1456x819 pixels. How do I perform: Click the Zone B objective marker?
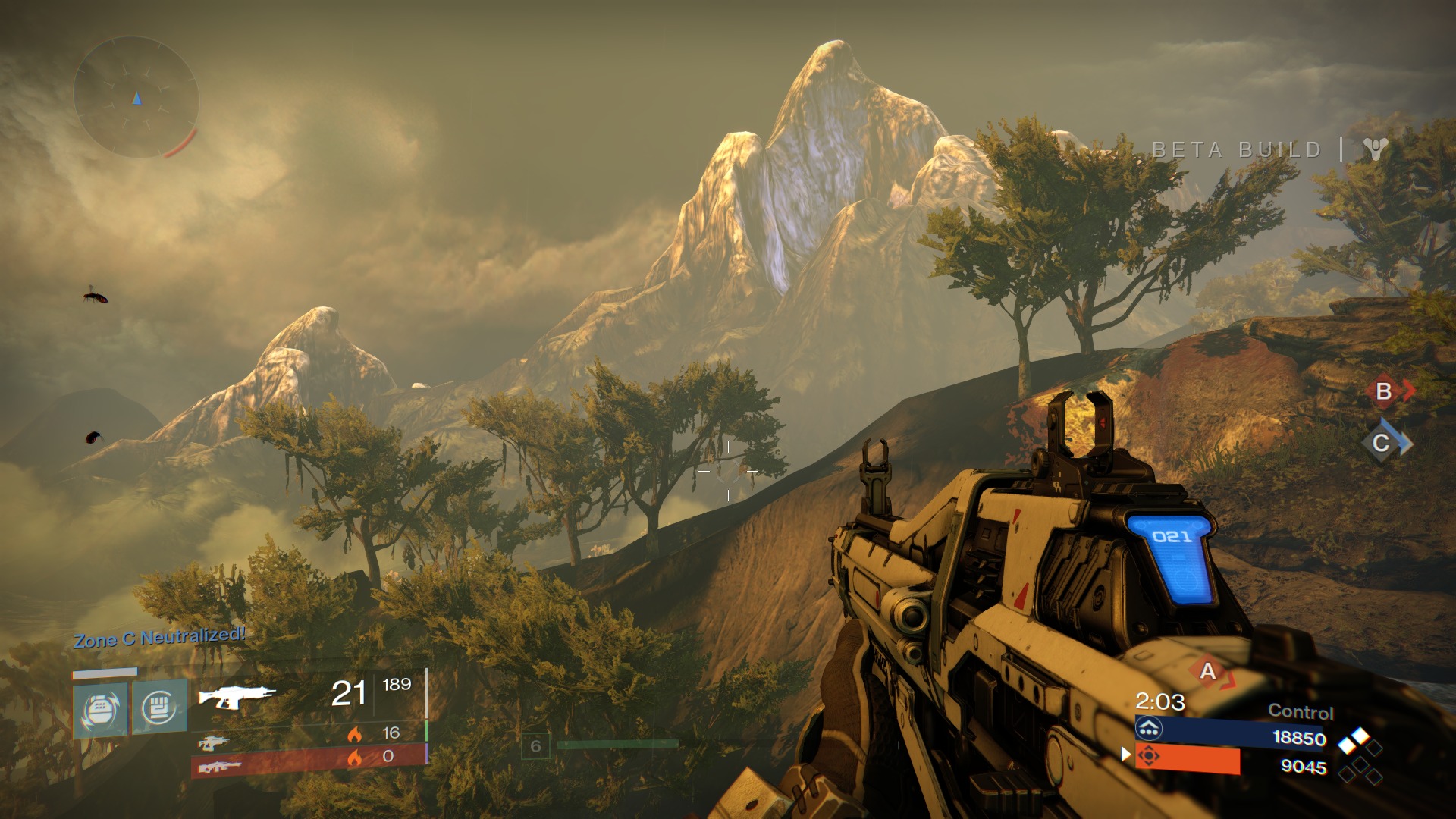(x=1384, y=391)
